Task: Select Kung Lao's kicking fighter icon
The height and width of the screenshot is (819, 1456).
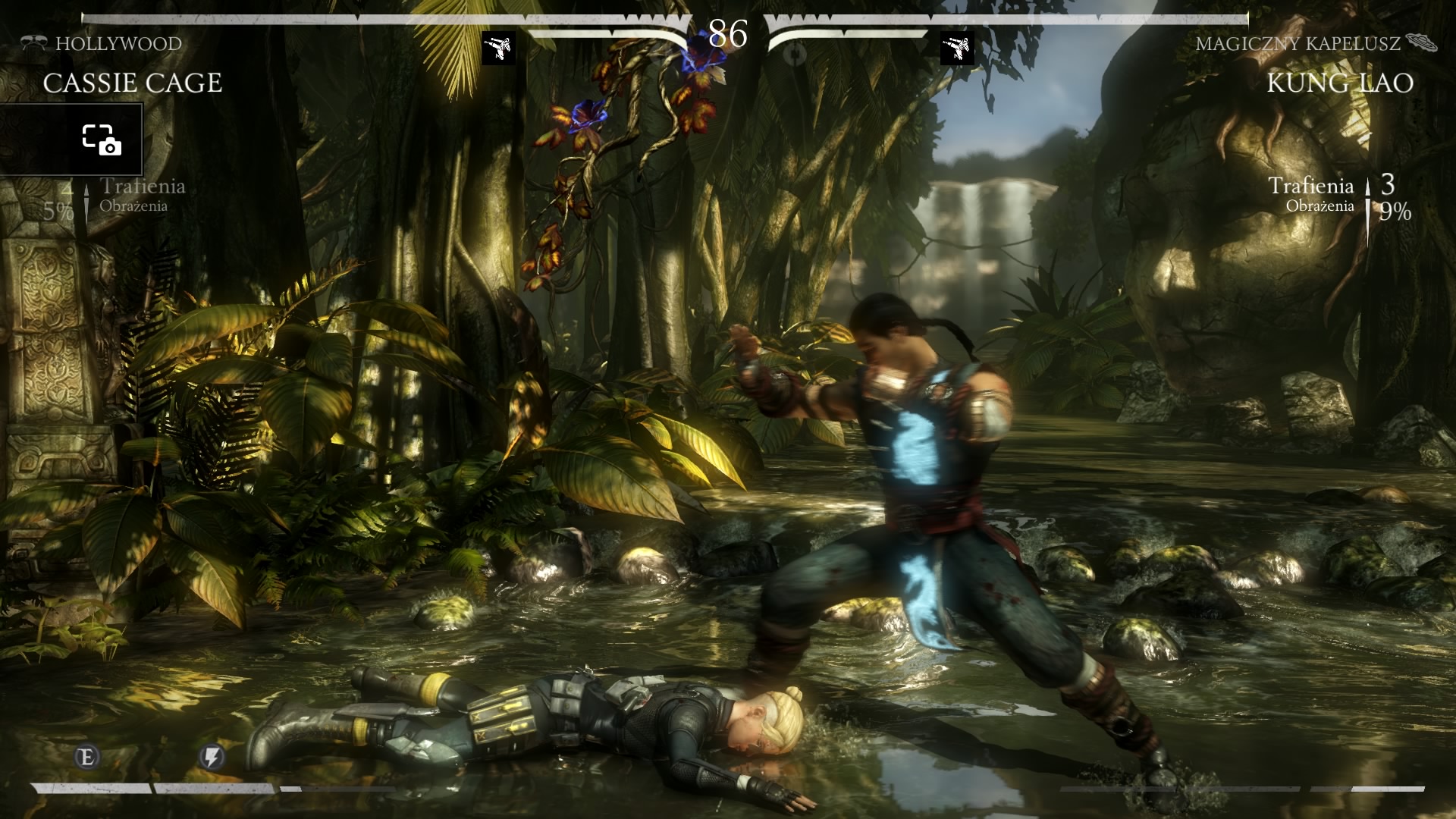Action: (957, 48)
